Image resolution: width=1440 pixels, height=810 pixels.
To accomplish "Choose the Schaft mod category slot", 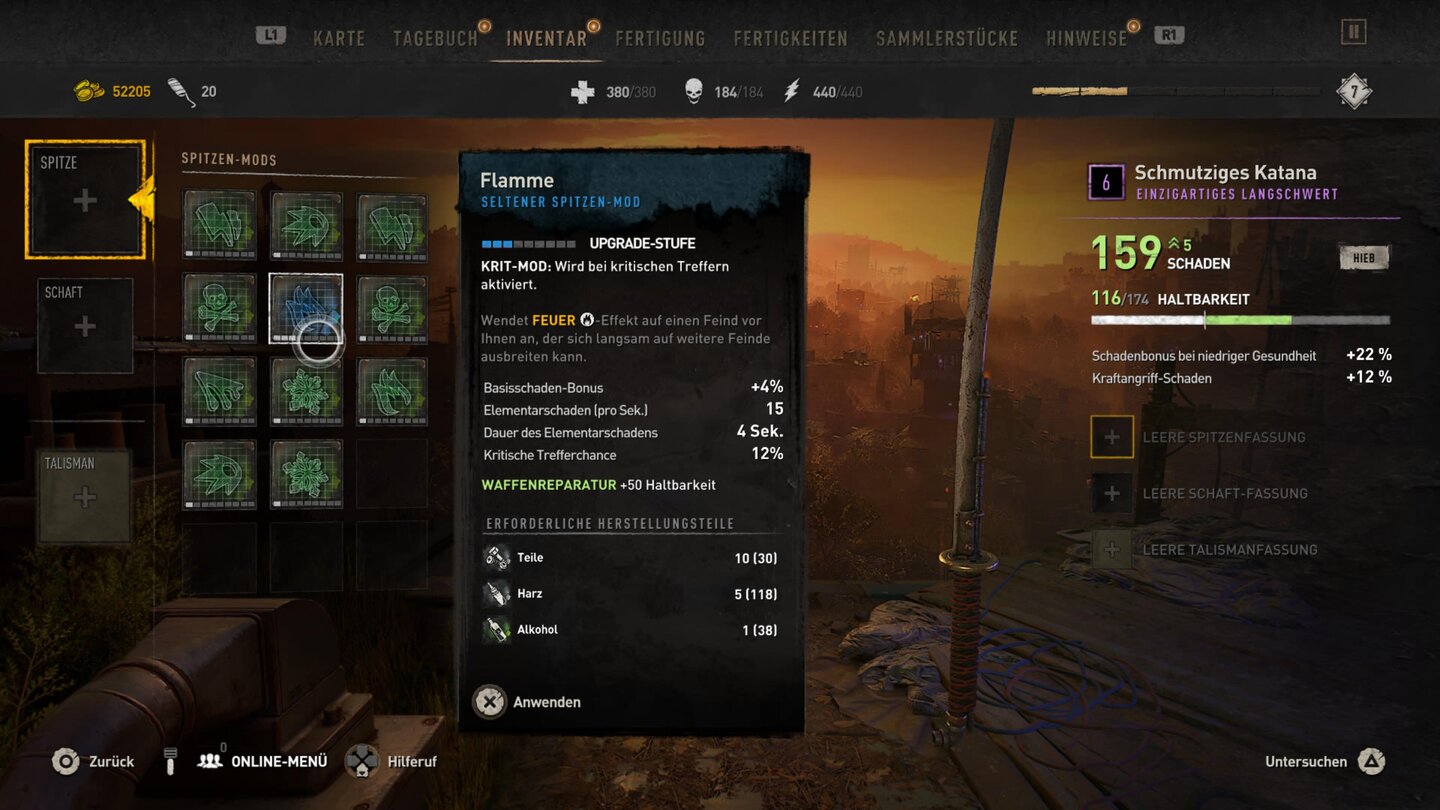I will pos(85,326).
